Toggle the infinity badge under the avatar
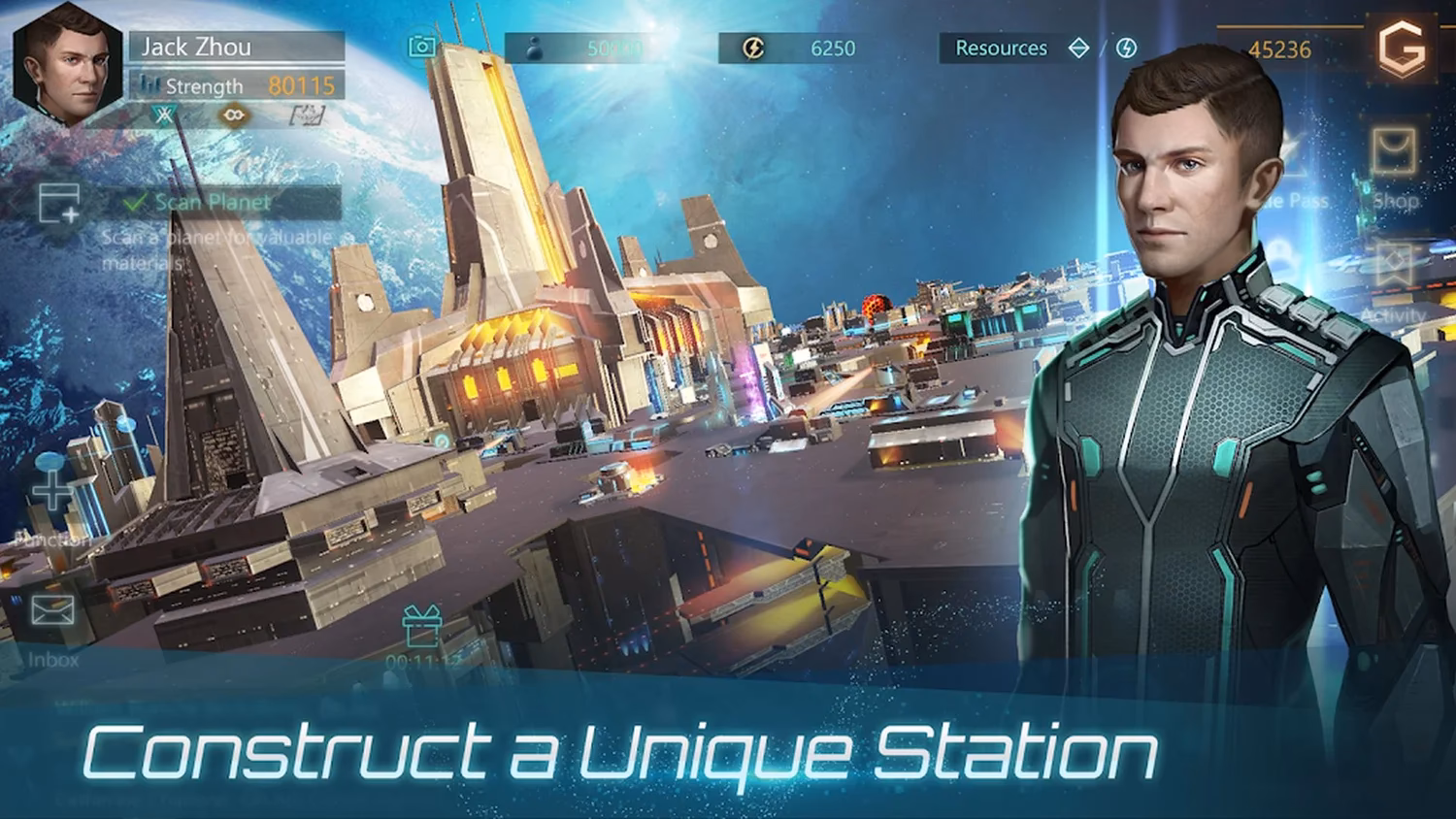The height and width of the screenshot is (819, 1456). tap(233, 115)
